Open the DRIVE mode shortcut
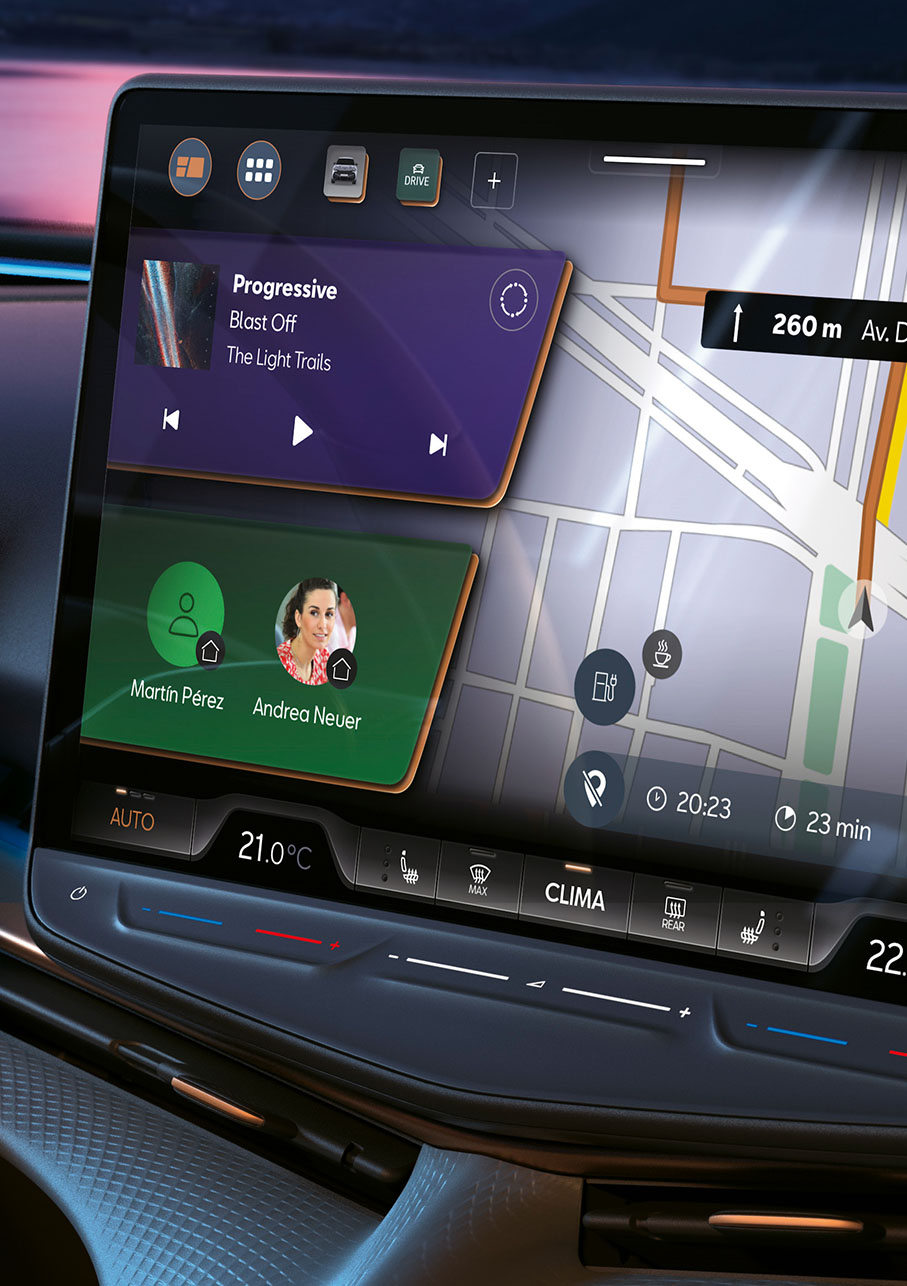This screenshot has height=1286, width=907. (416, 177)
